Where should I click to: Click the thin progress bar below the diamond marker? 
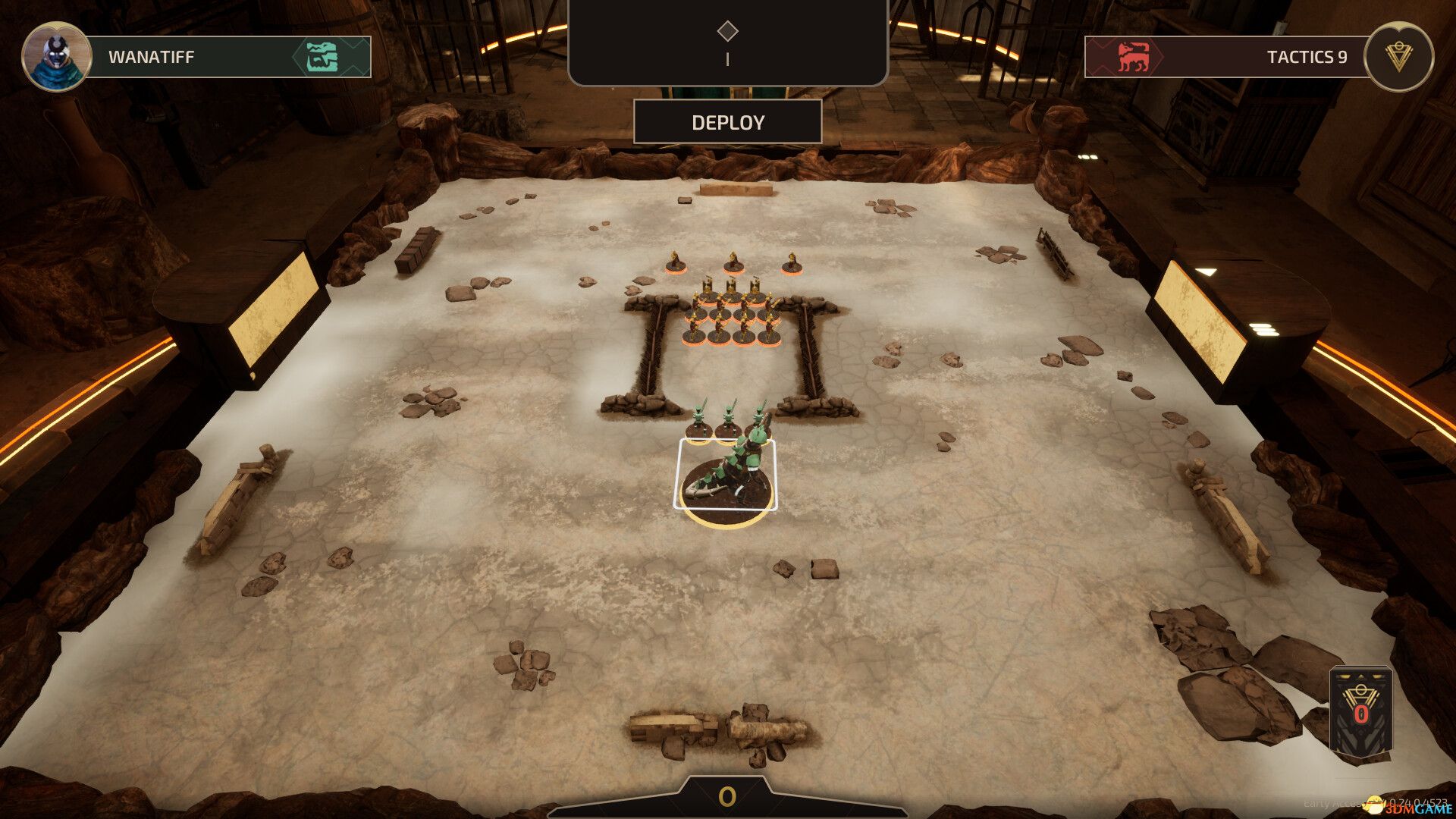coord(729,59)
